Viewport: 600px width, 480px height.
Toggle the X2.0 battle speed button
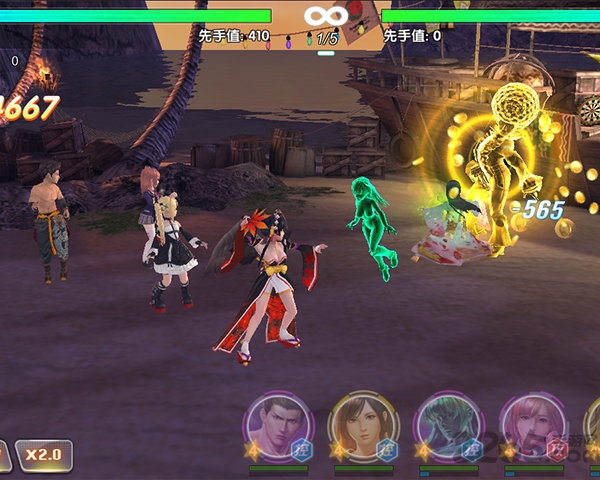click(x=43, y=454)
